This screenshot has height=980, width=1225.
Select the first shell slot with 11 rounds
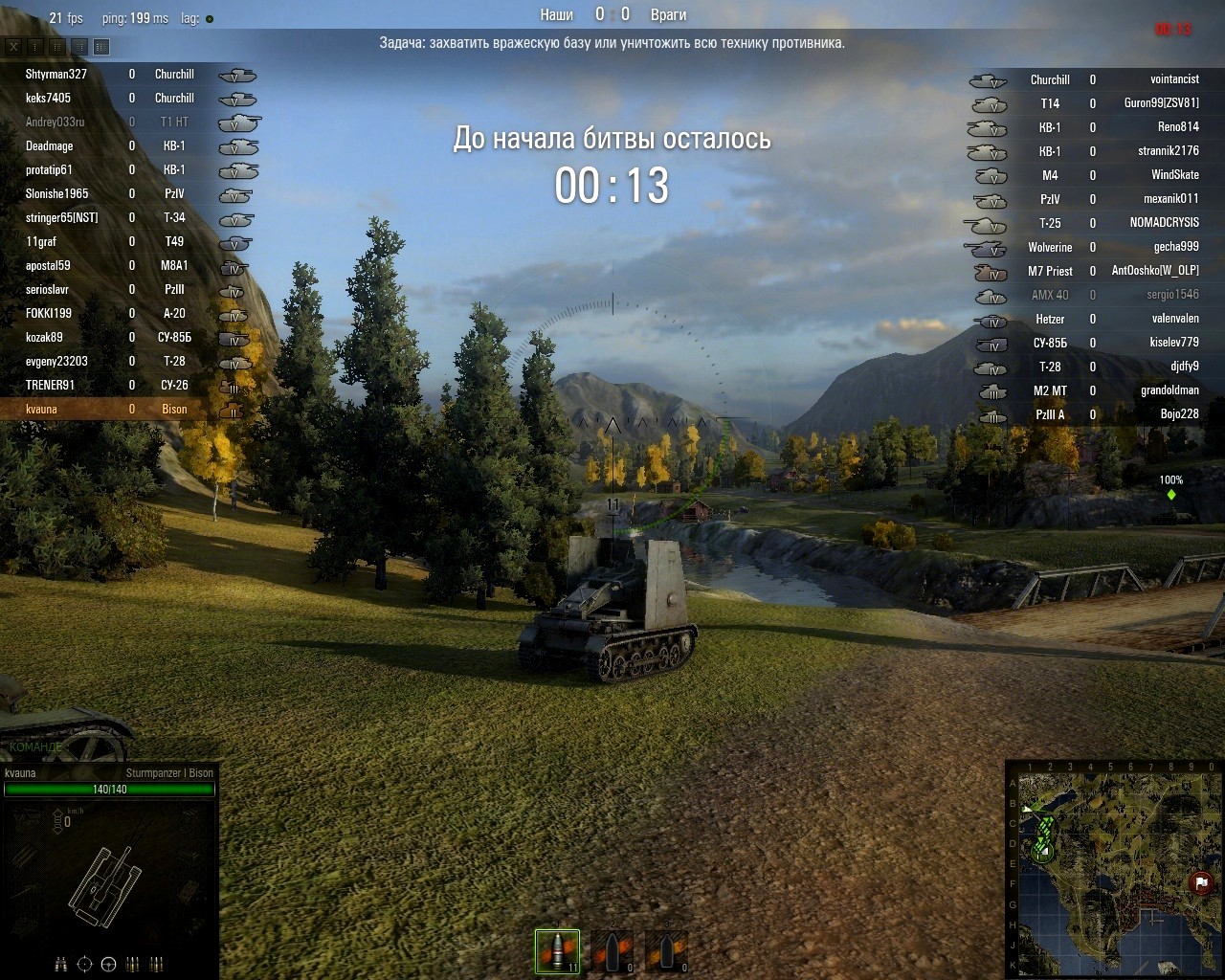point(557,950)
